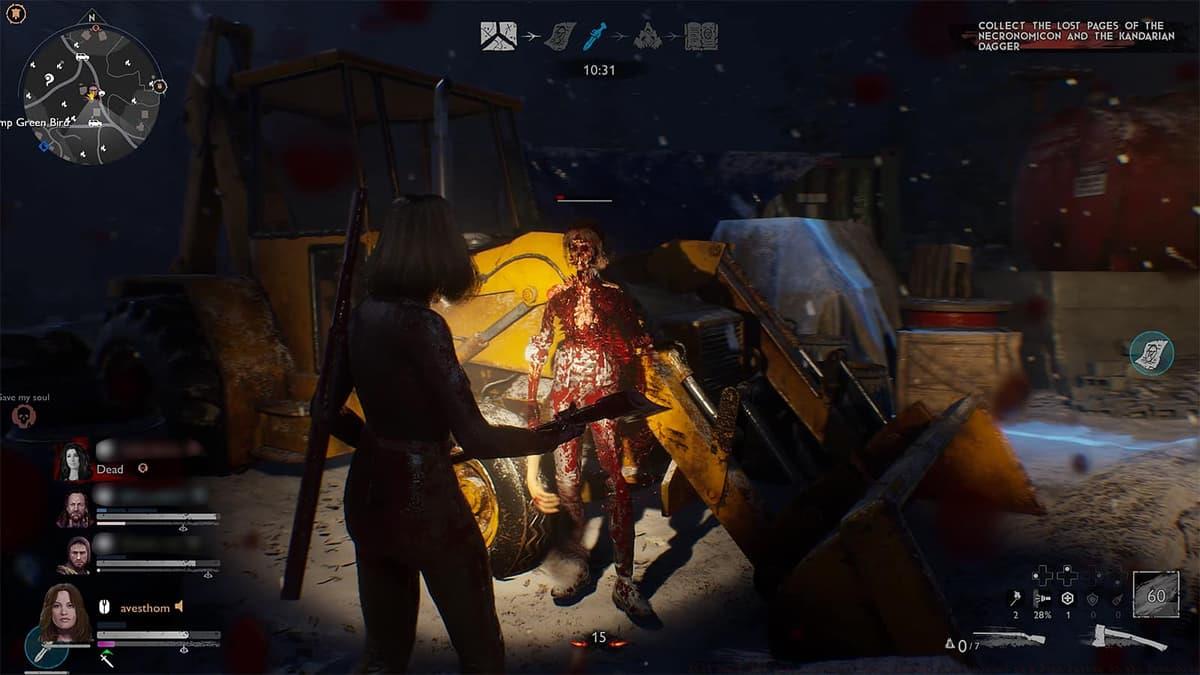Select the shotgun weapon slot
This screenshot has width=1200, height=675.
click(1008, 638)
